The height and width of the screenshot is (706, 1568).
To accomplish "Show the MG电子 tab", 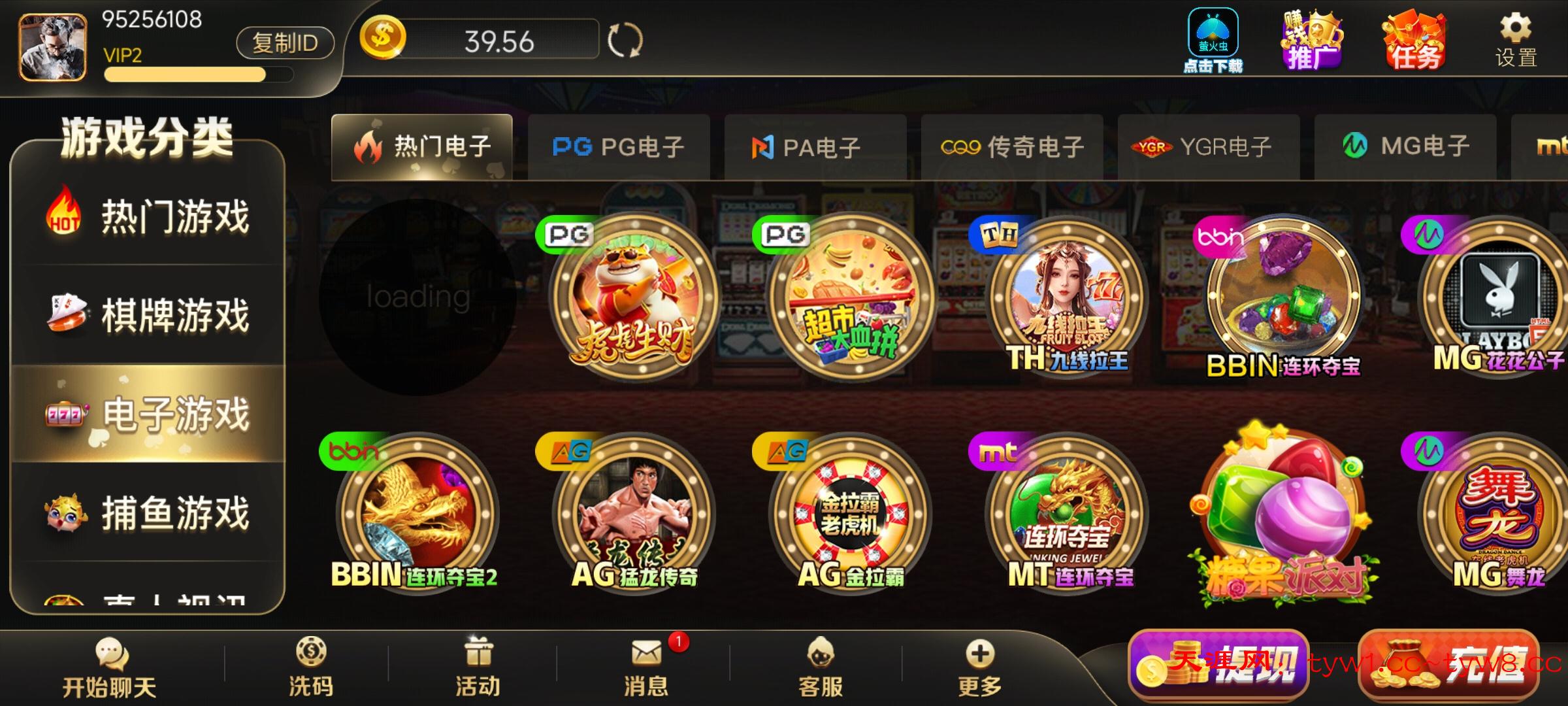I will [x=1405, y=147].
